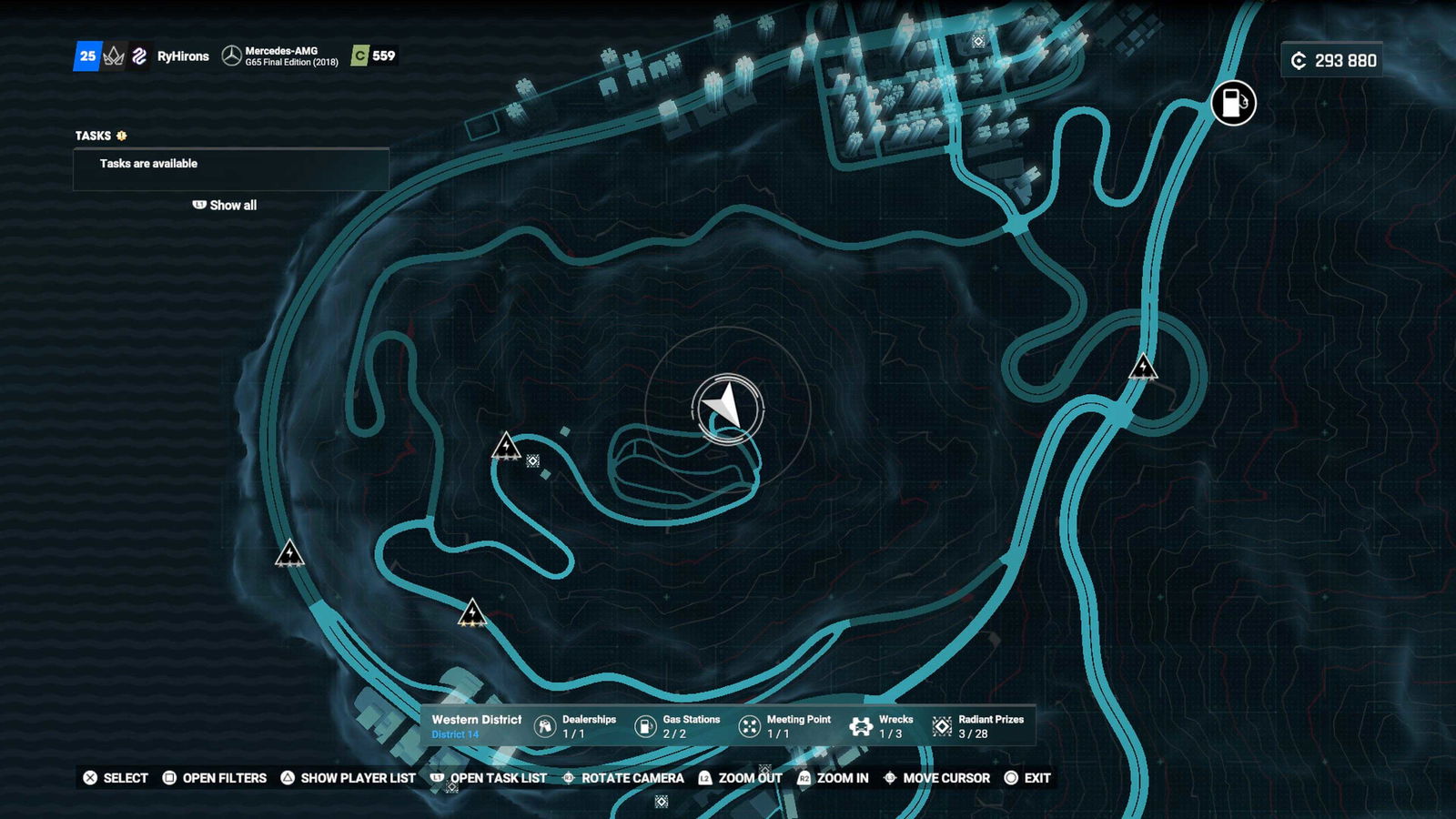Select the gas station map marker

1233,103
